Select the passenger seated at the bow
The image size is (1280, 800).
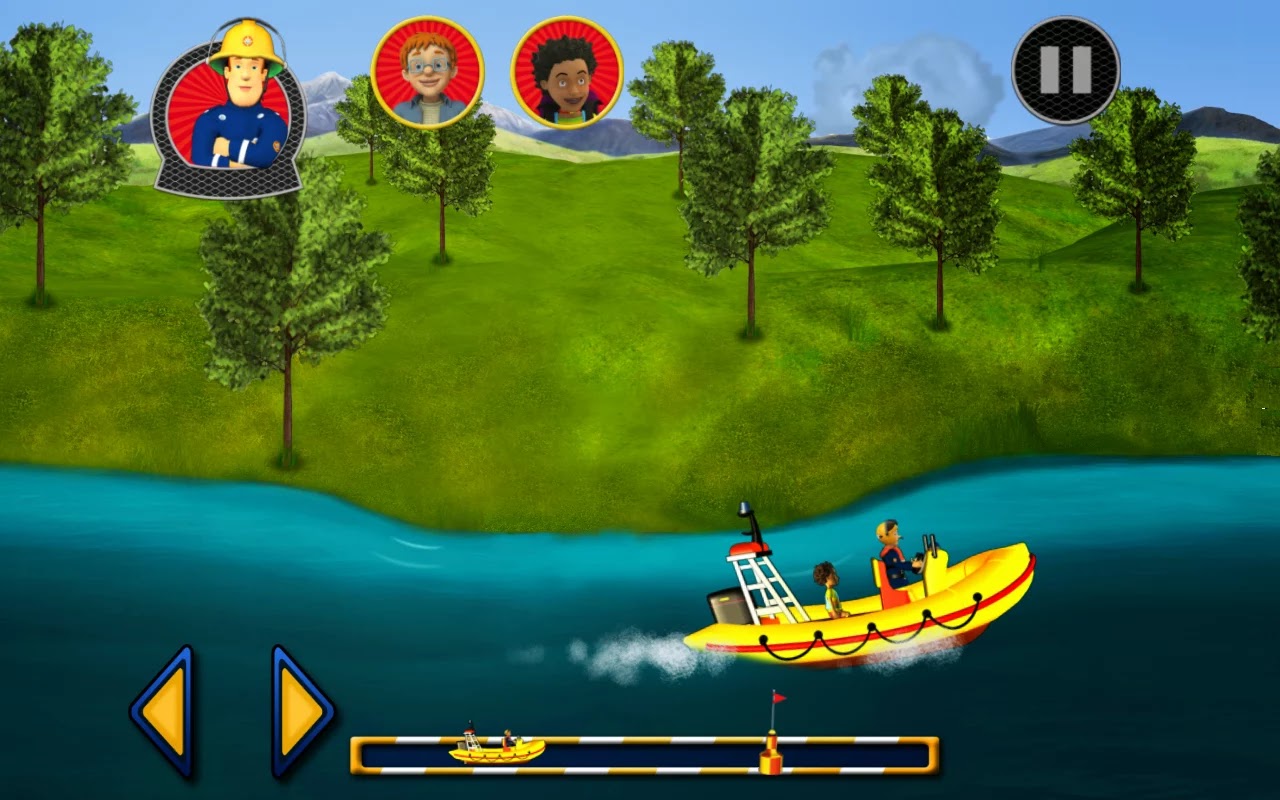tap(826, 580)
